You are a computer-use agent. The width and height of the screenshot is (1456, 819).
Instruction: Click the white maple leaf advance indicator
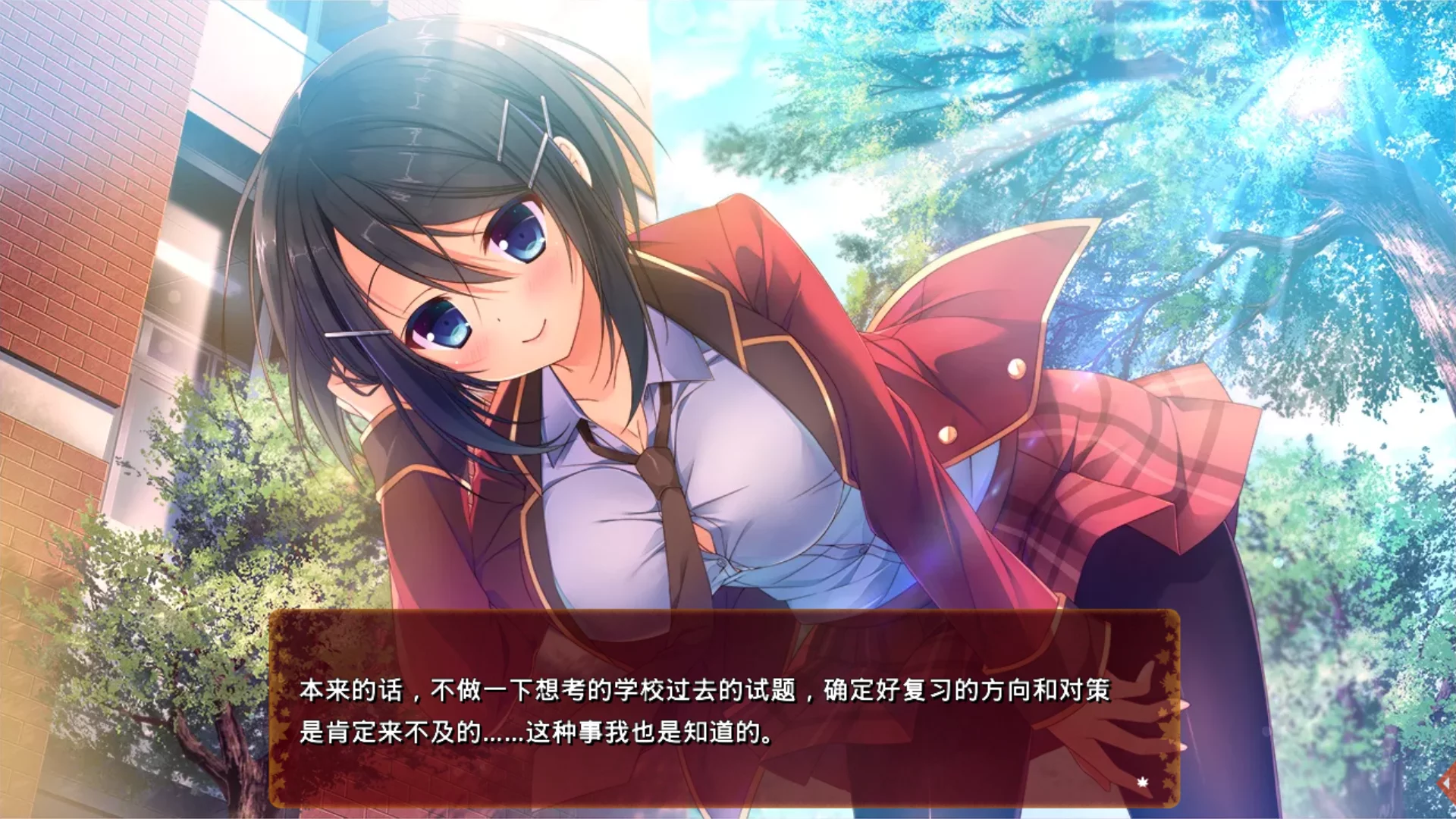pos(1143,782)
